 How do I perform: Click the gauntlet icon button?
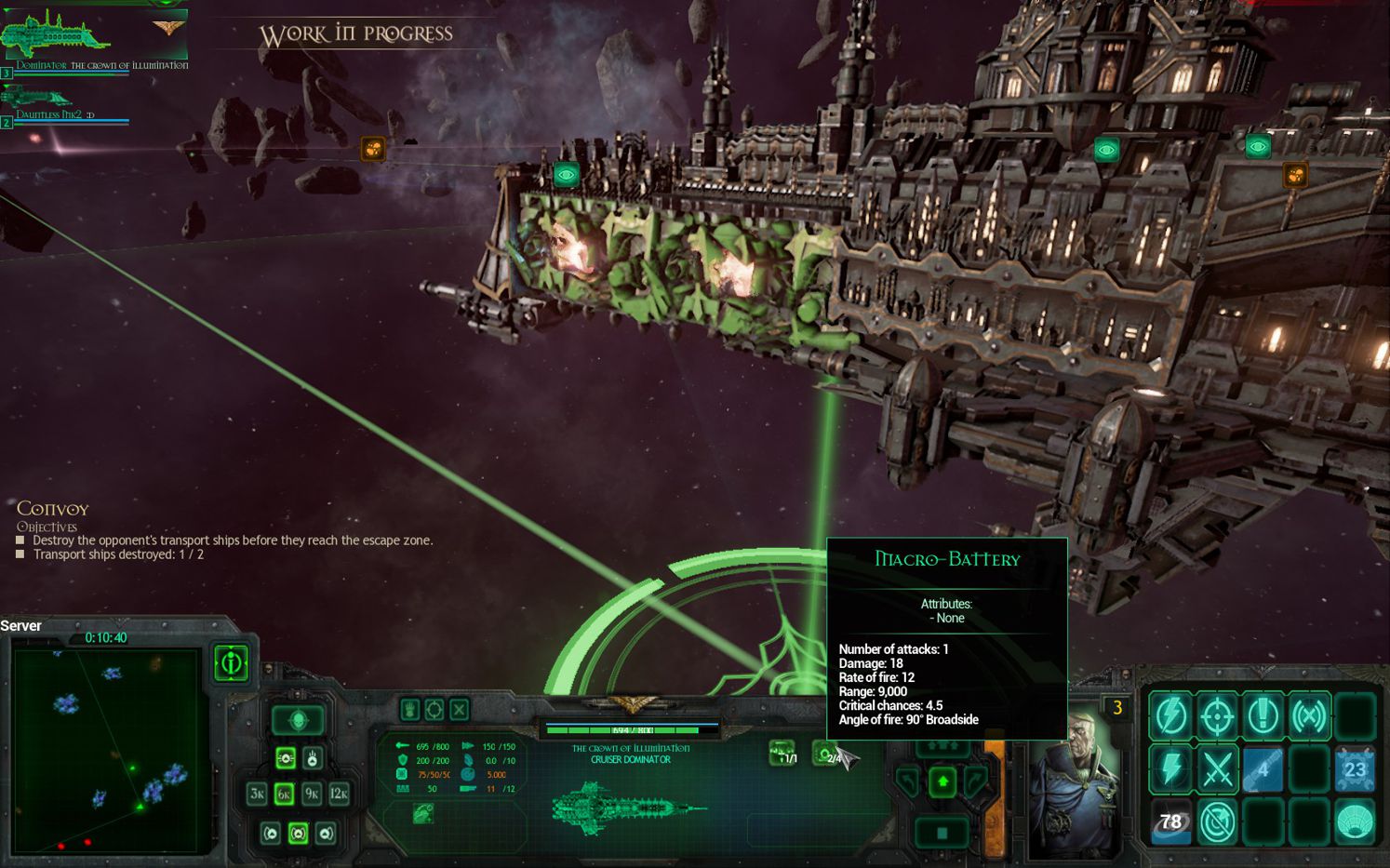point(409,710)
